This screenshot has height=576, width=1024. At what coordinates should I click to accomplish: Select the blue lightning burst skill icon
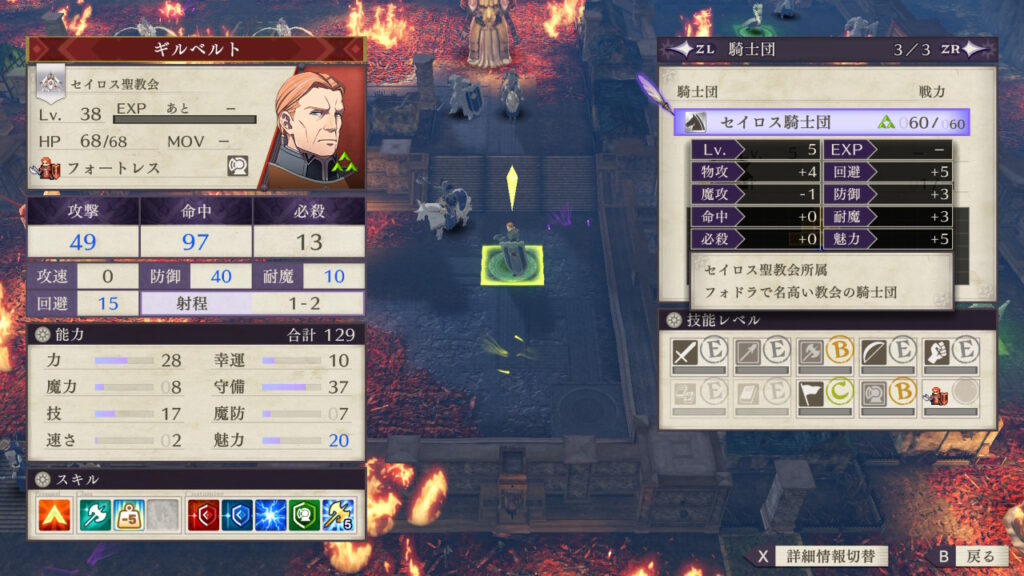(269, 515)
